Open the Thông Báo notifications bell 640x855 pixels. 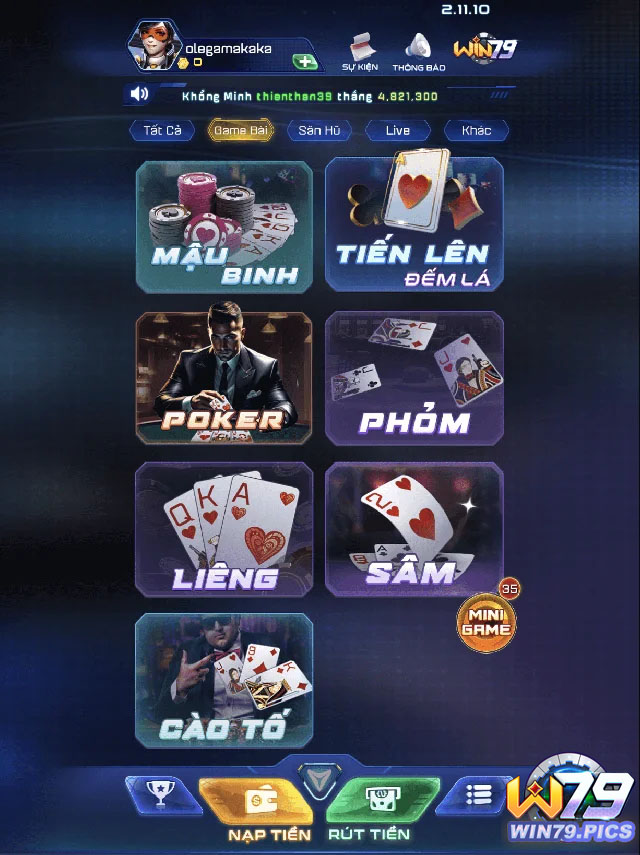point(418,51)
